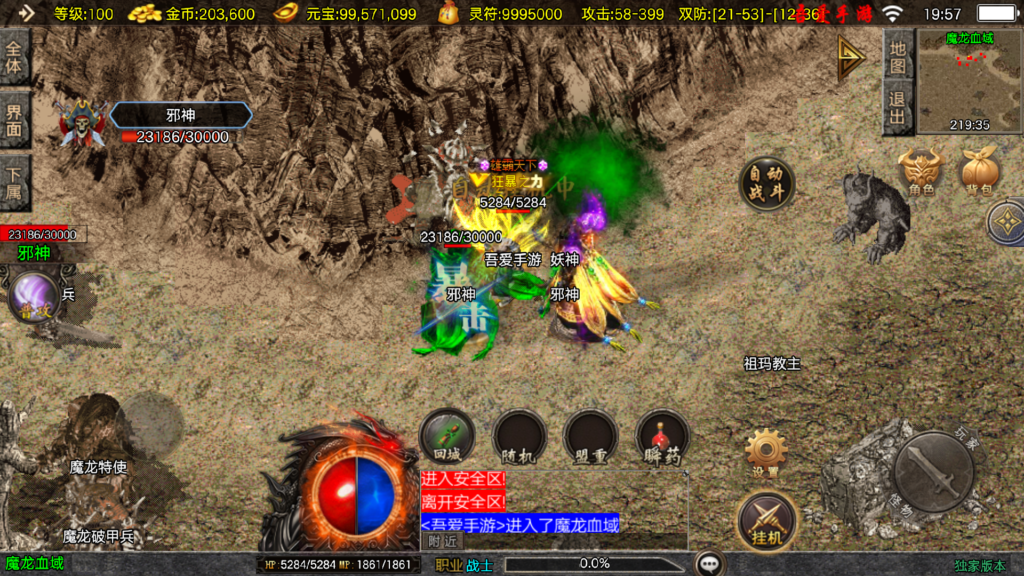Screen dimensions: 1024x576
Task: Hit the sword attack button
Action: [933, 470]
